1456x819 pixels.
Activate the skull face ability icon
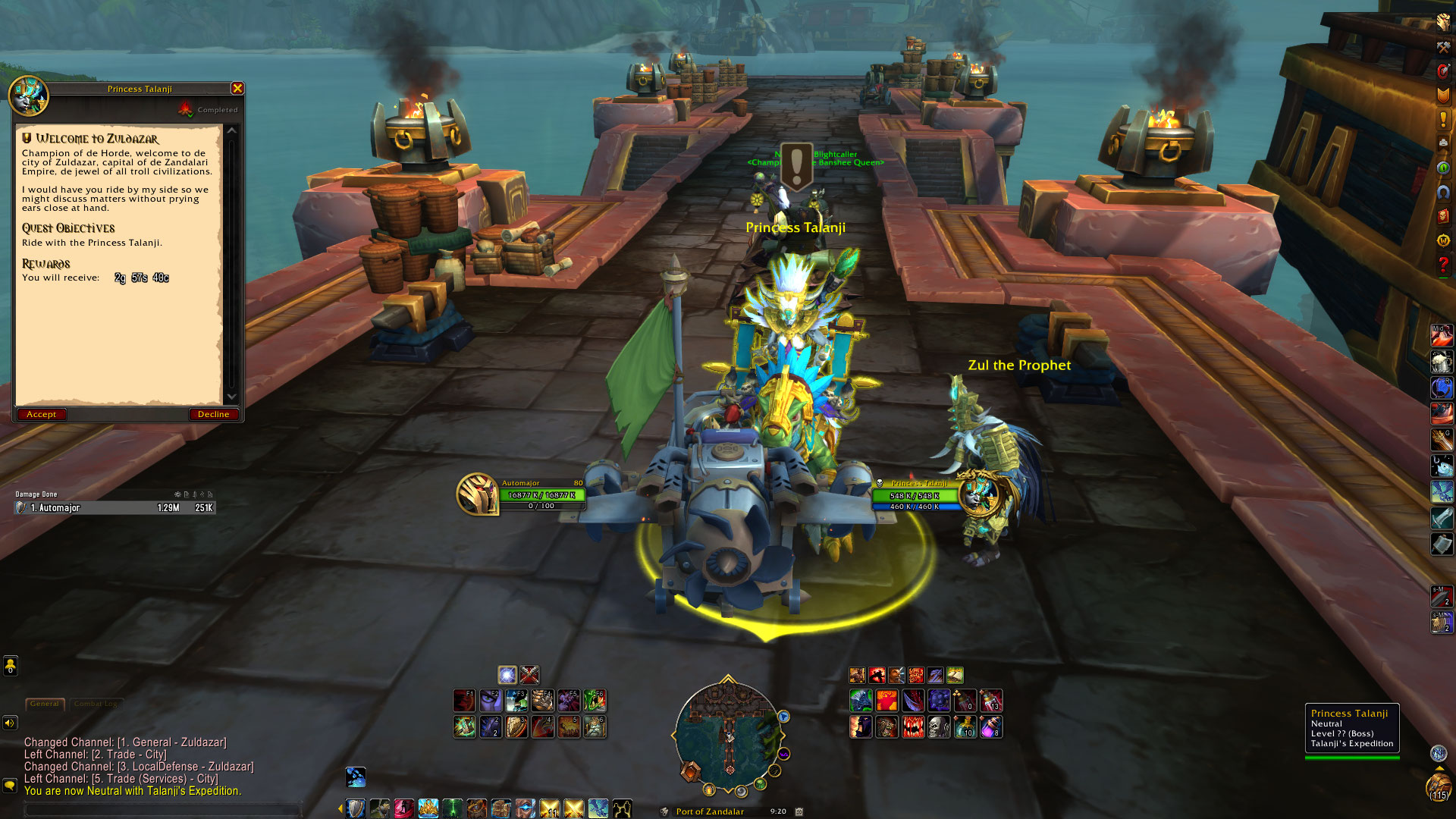click(x=939, y=727)
